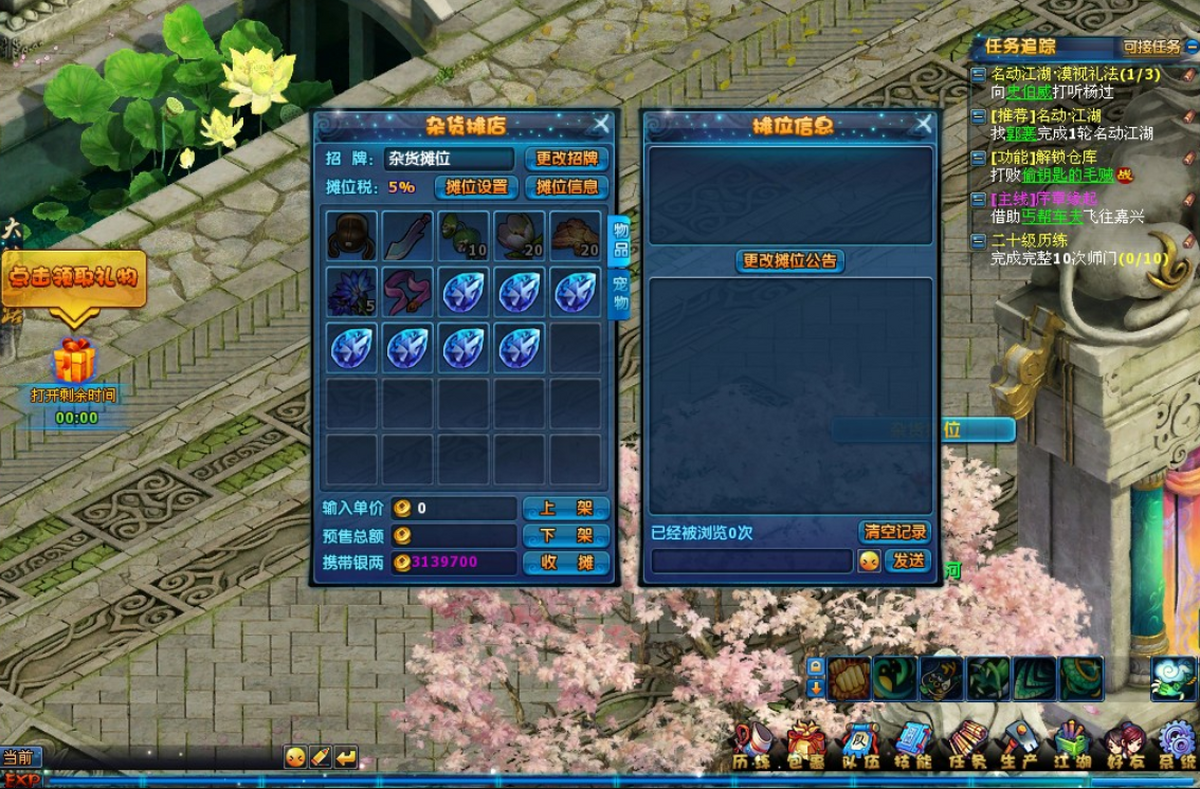Click the 下架 (unlist item) button
1200x789 pixels.
[566, 535]
